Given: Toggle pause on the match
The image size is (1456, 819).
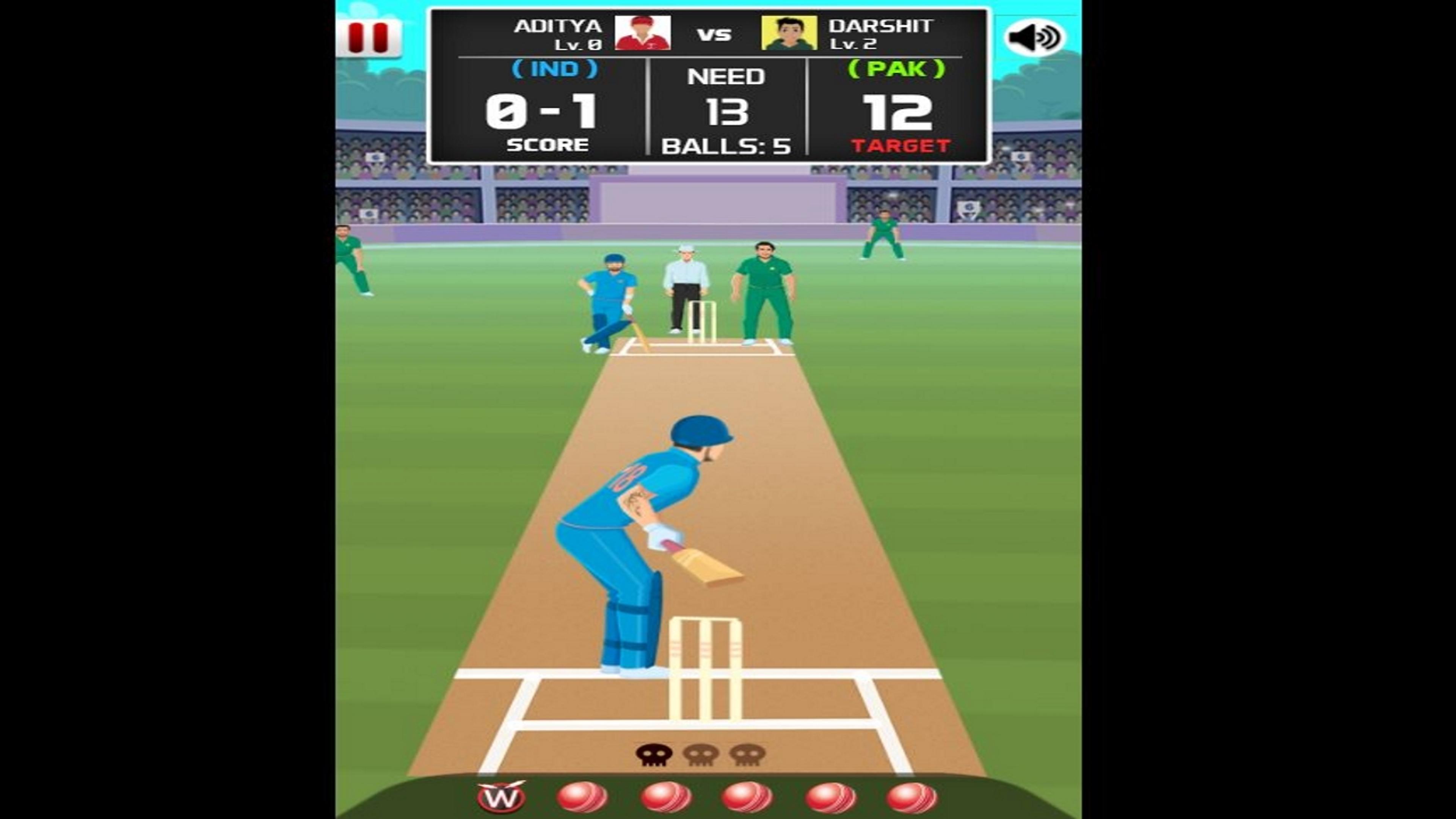Looking at the screenshot, I should (370, 36).
